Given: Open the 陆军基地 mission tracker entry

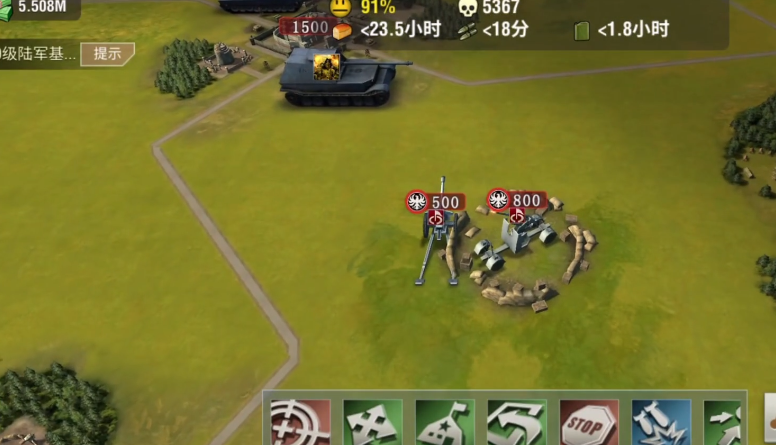Looking at the screenshot, I should [x=38, y=53].
